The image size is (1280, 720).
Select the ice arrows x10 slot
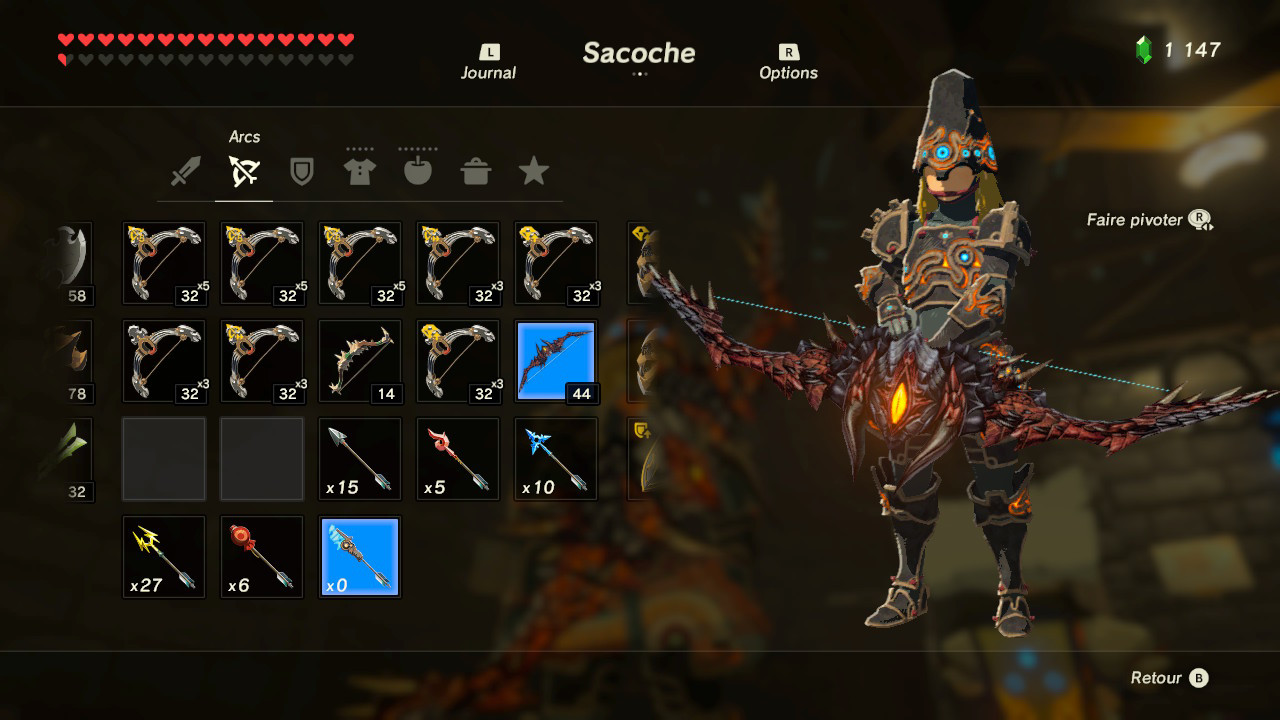[555, 458]
